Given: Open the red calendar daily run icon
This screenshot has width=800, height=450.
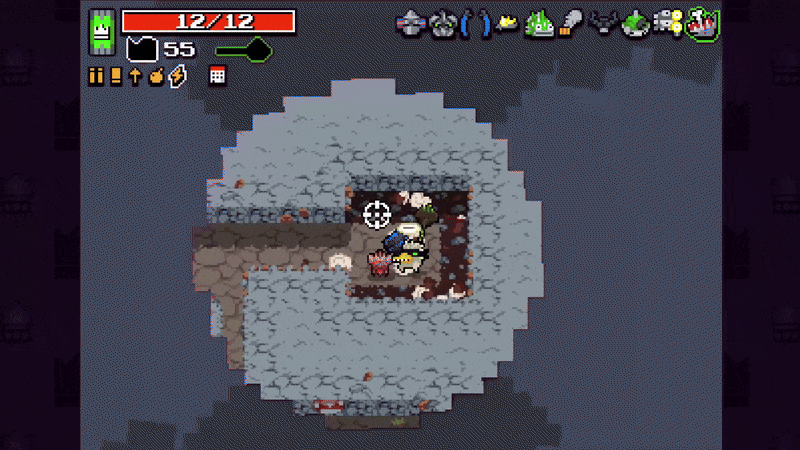Looking at the screenshot, I should pos(217,76).
